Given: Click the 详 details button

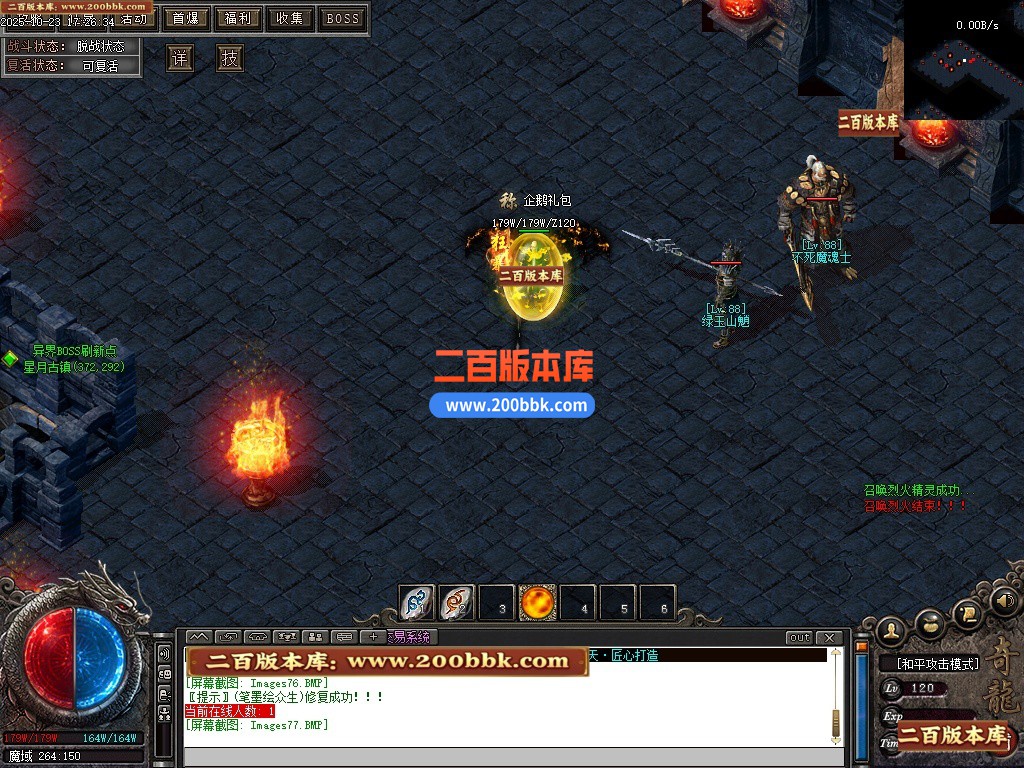Looking at the screenshot, I should pyautogui.click(x=180, y=58).
